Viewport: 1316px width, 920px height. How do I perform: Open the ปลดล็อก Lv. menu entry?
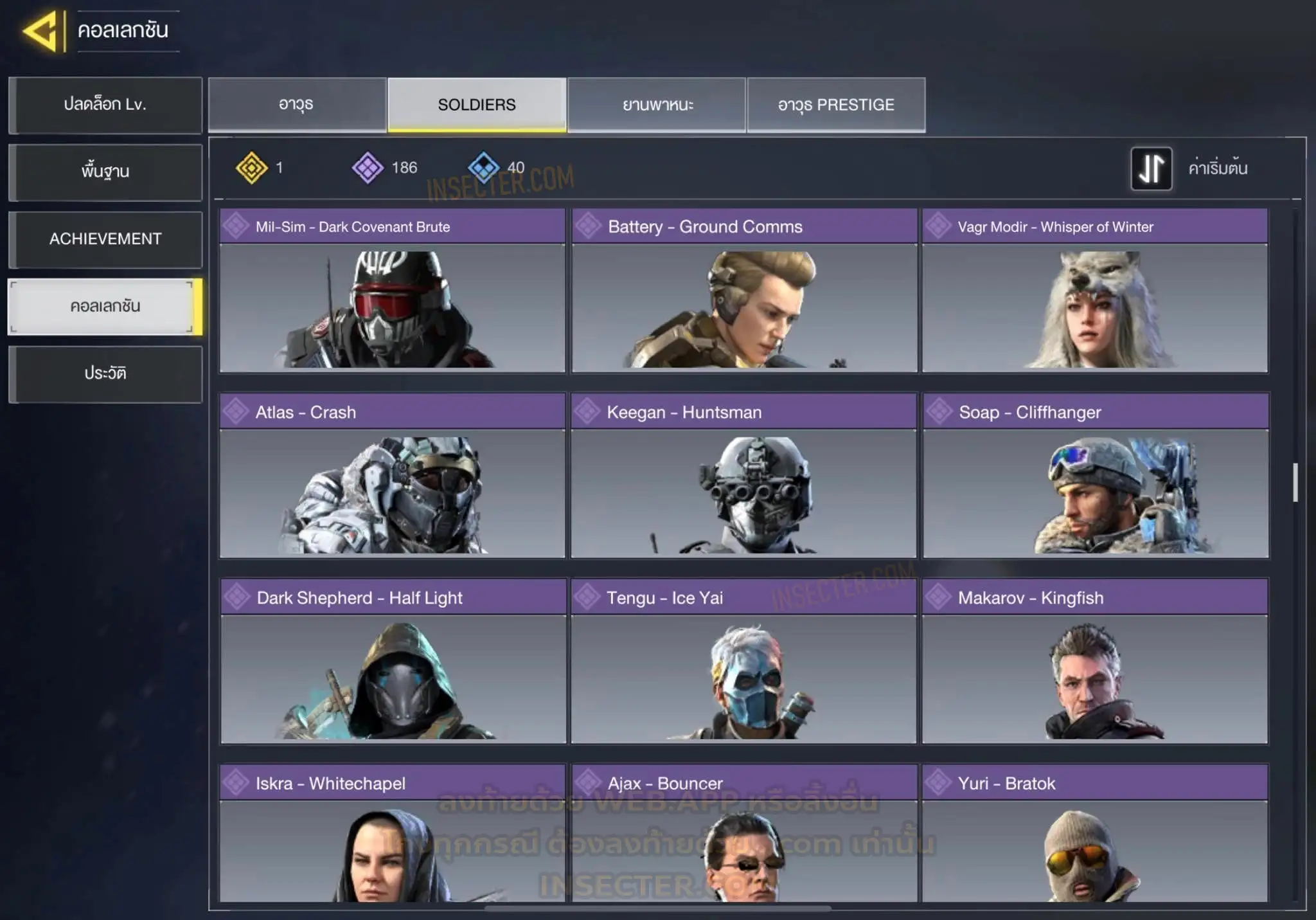tap(105, 105)
